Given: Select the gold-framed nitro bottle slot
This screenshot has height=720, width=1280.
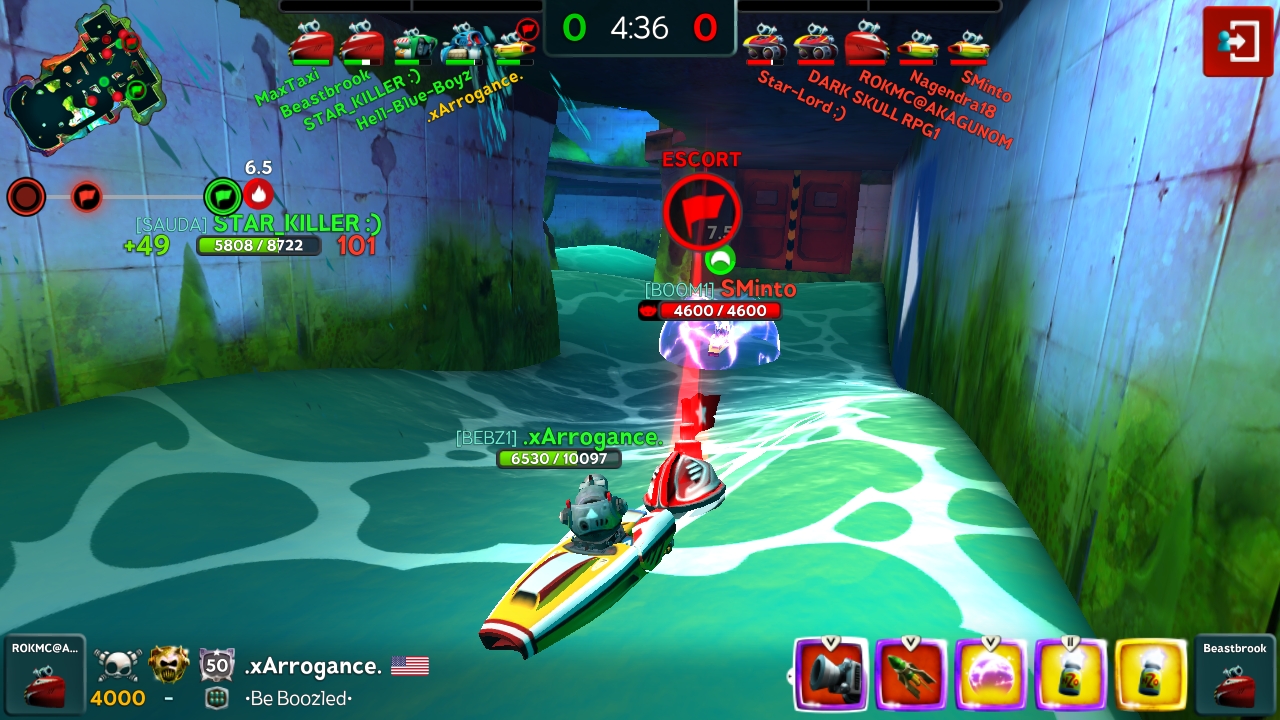Looking at the screenshot, I should coord(1150,674).
